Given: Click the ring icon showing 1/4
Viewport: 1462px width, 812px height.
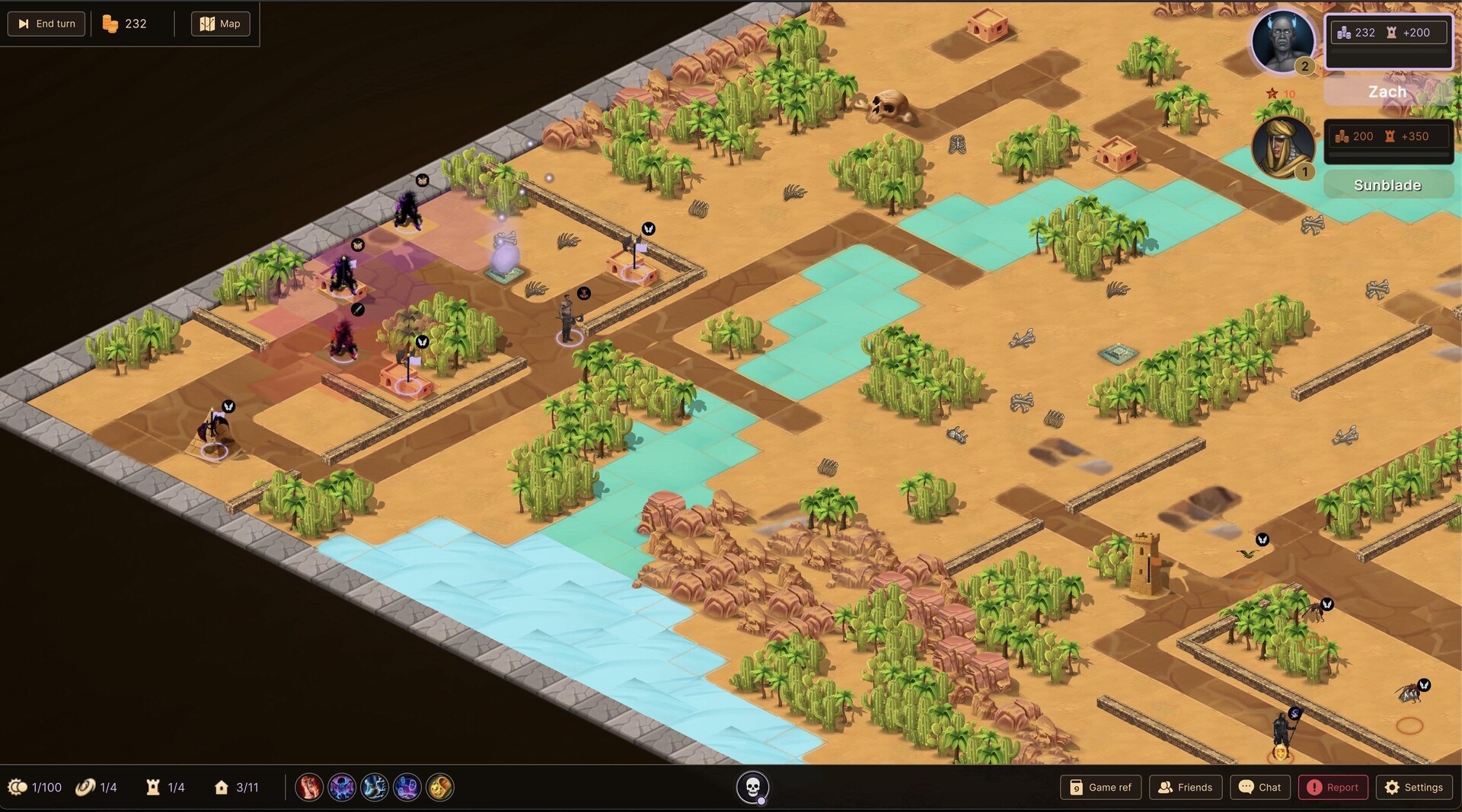Looking at the screenshot, I should (96, 788).
